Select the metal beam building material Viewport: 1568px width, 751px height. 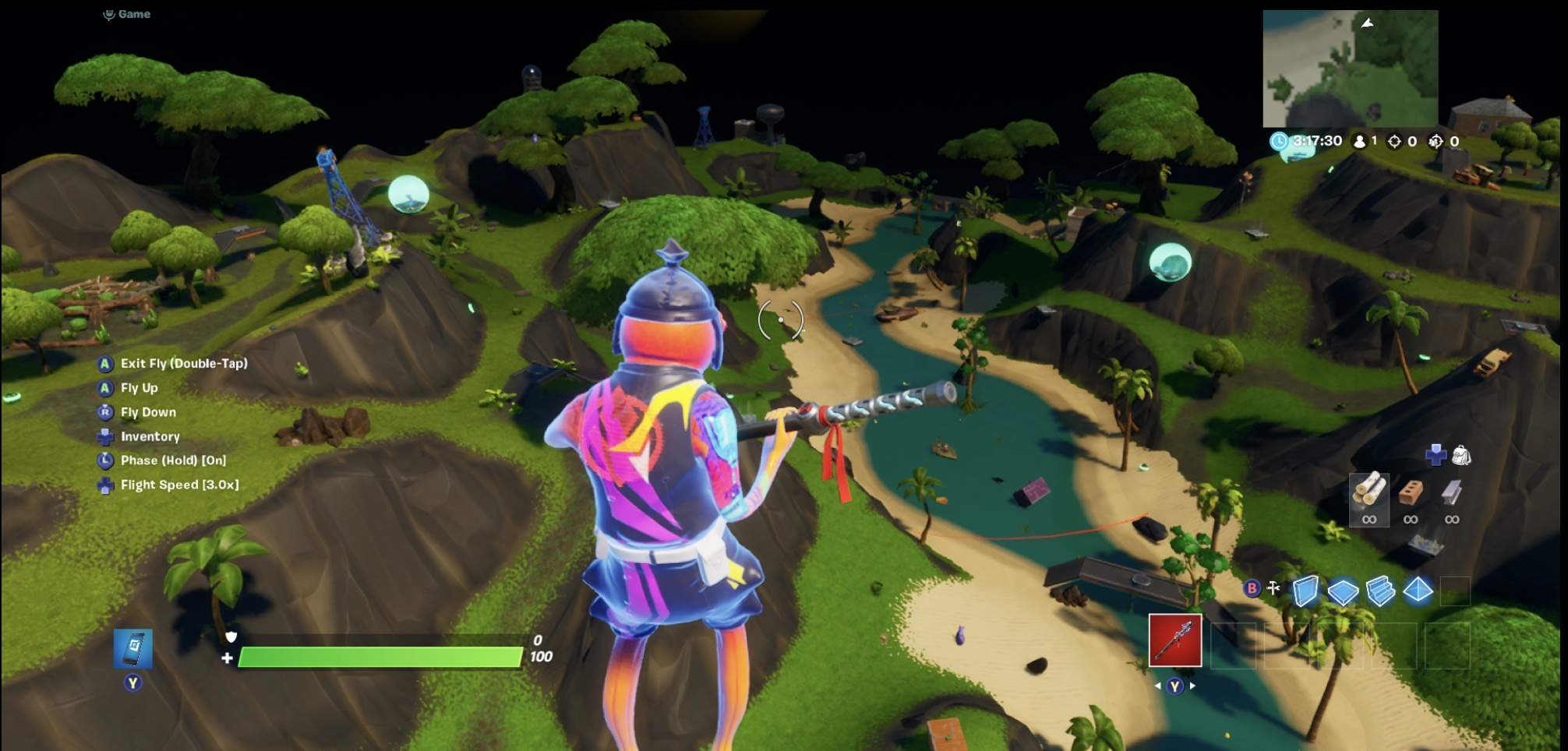tap(1451, 492)
